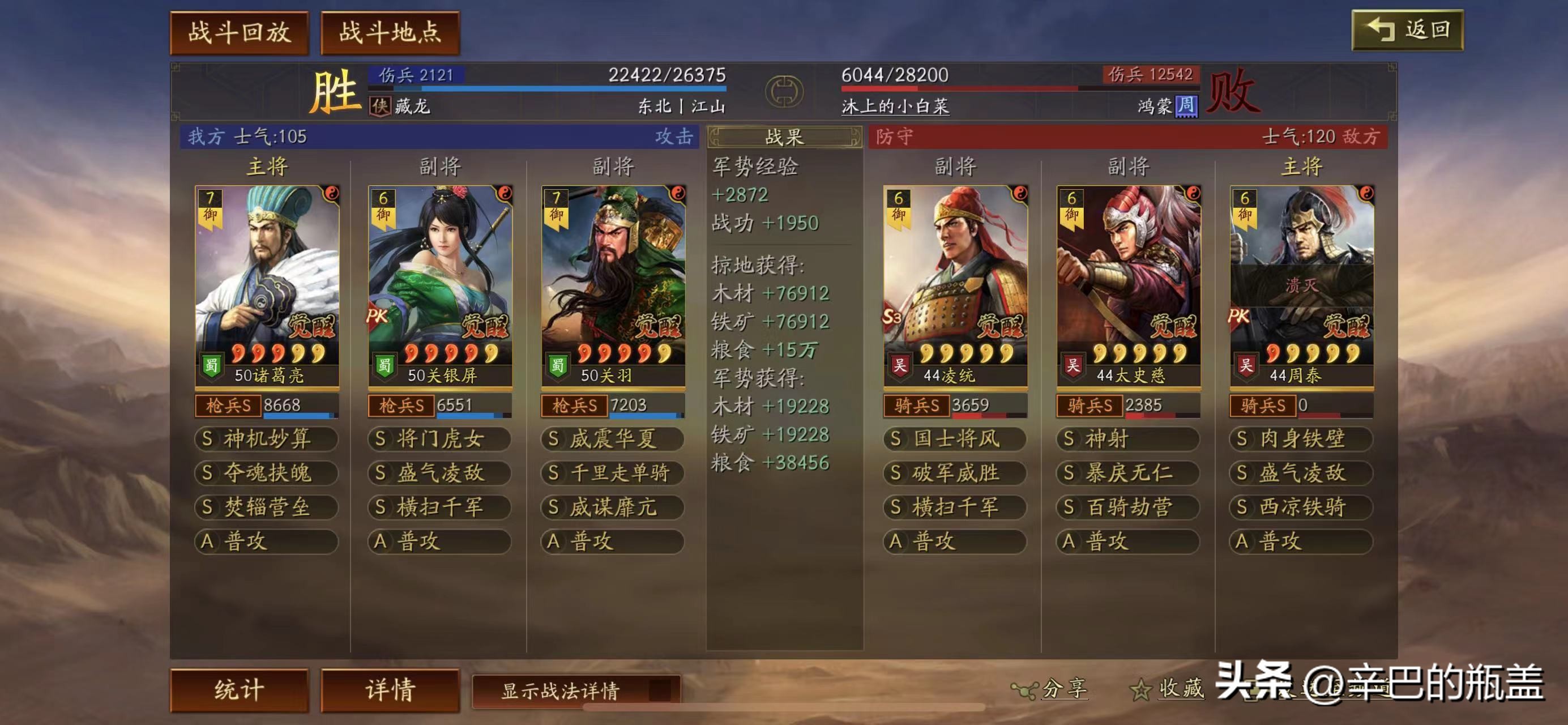
Task: Select the 诸葛亮 general card
Action: point(267,286)
